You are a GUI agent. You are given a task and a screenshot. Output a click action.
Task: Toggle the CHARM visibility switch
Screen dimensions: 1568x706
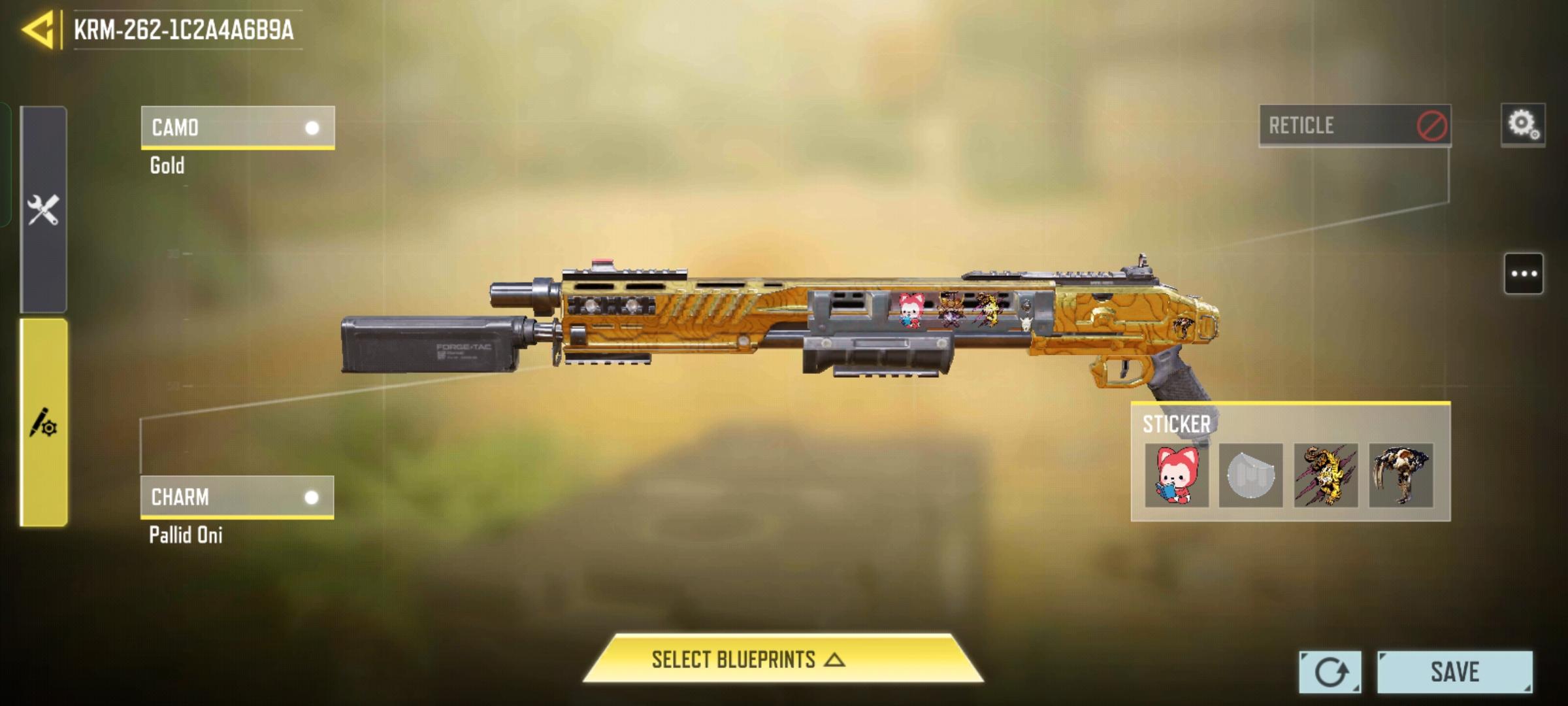312,498
